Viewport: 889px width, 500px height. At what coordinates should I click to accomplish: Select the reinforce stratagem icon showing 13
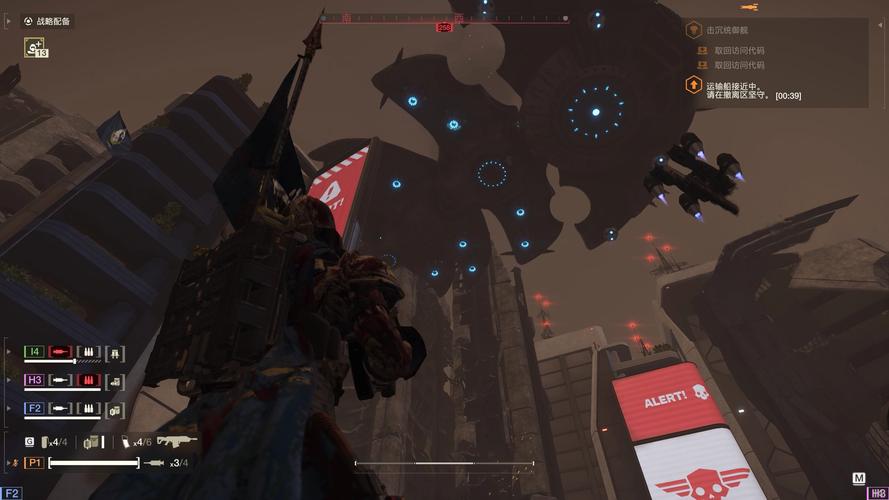36,47
